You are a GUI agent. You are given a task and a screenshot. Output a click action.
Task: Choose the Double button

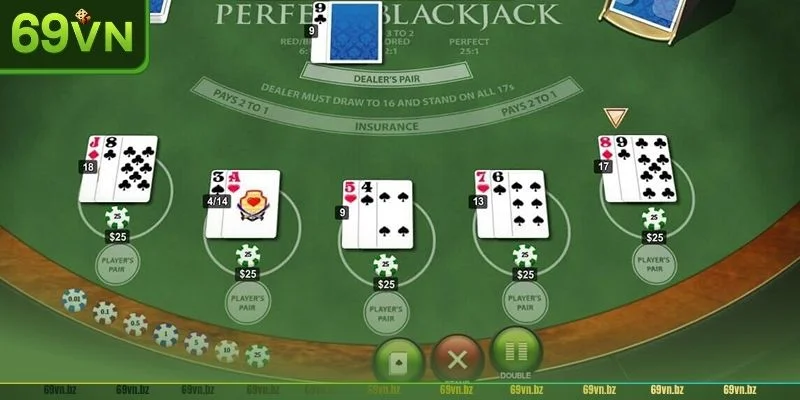click(516, 353)
